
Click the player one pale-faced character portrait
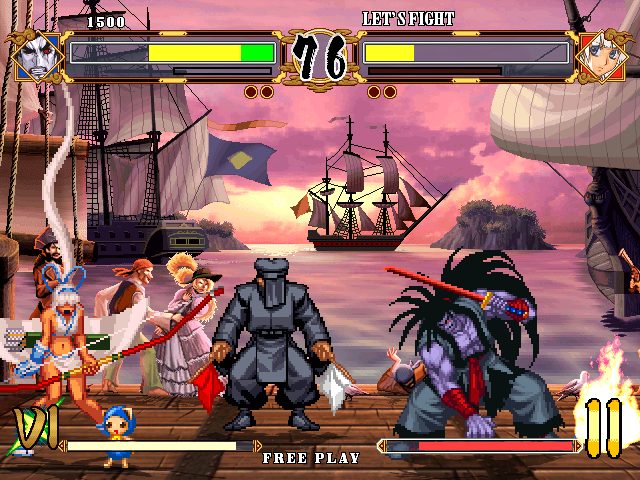click(37, 58)
